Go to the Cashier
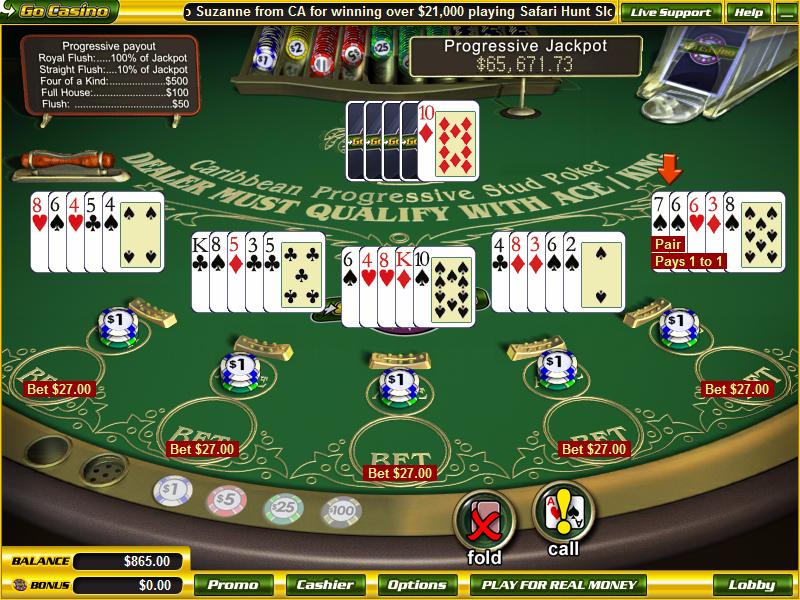 pos(326,585)
